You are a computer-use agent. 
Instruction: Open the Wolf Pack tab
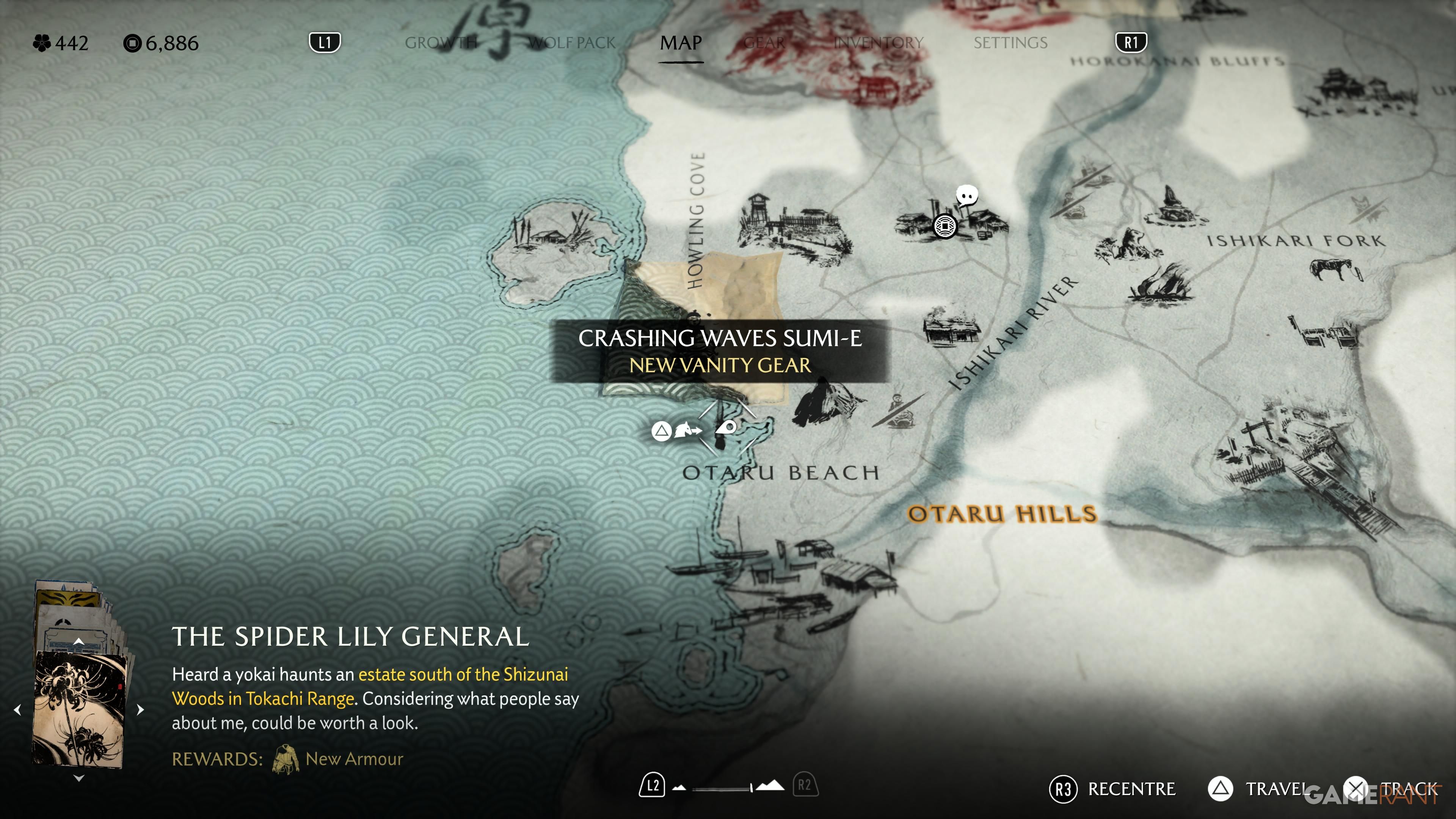click(x=571, y=43)
